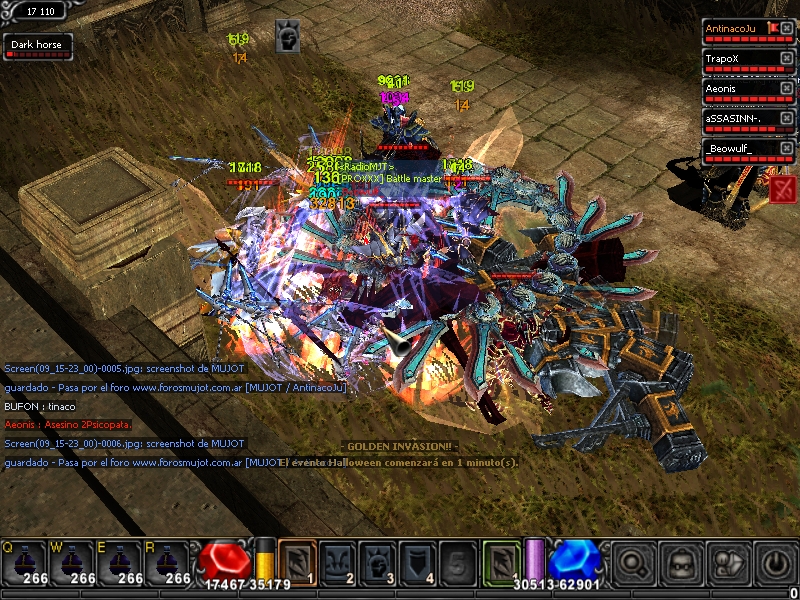This screenshot has height=600, width=800.
Task: Click the red crossed swords icon
Action: pyautogui.click(x=783, y=187)
